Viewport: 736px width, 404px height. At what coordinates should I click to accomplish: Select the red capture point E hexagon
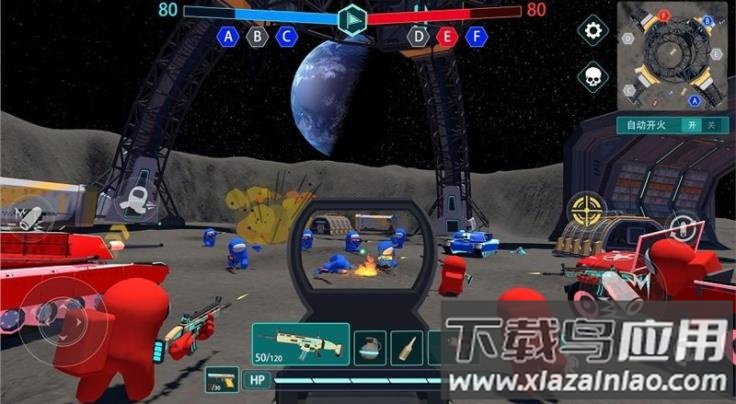tap(448, 37)
